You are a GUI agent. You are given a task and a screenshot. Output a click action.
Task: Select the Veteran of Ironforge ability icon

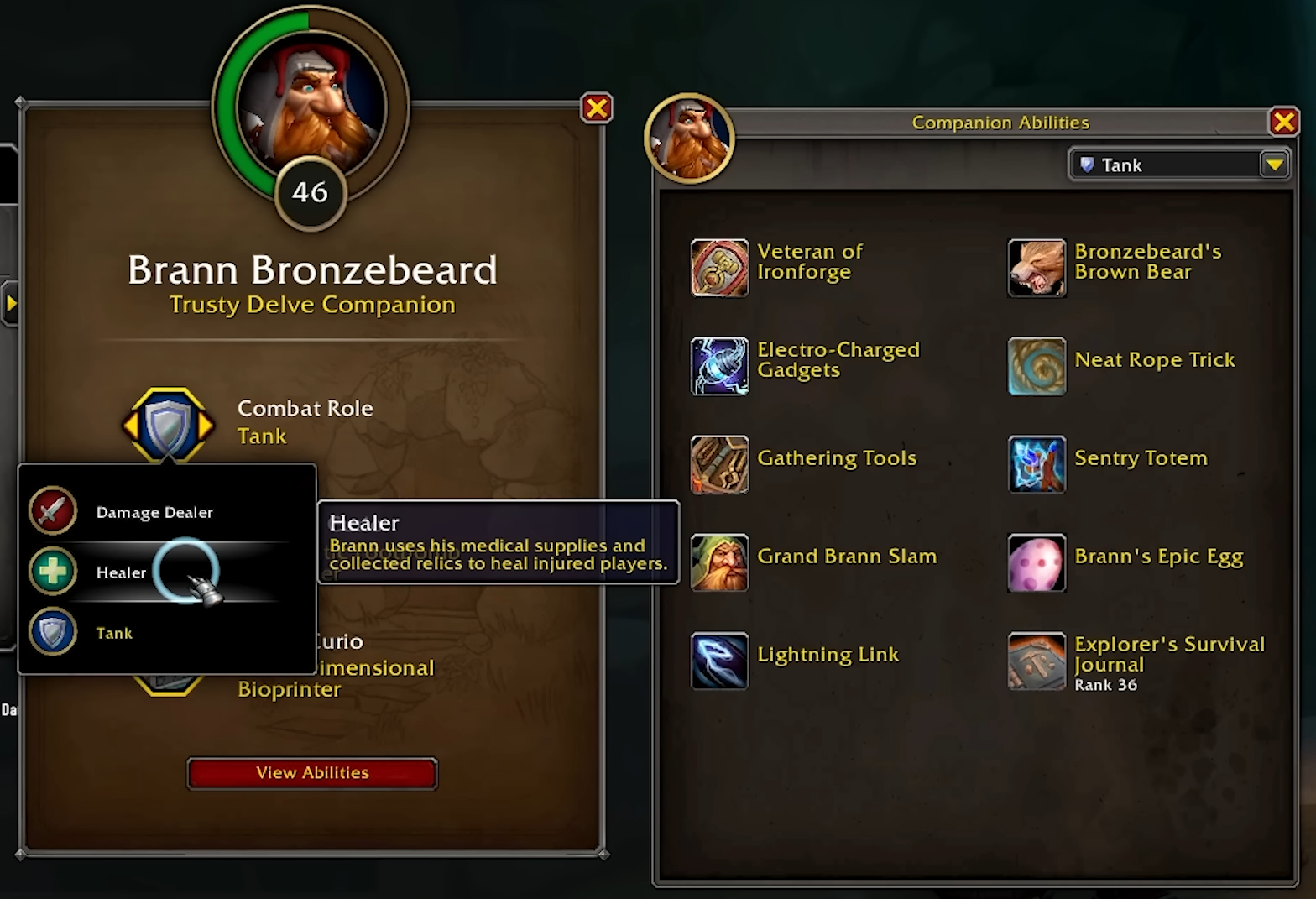(x=719, y=268)
